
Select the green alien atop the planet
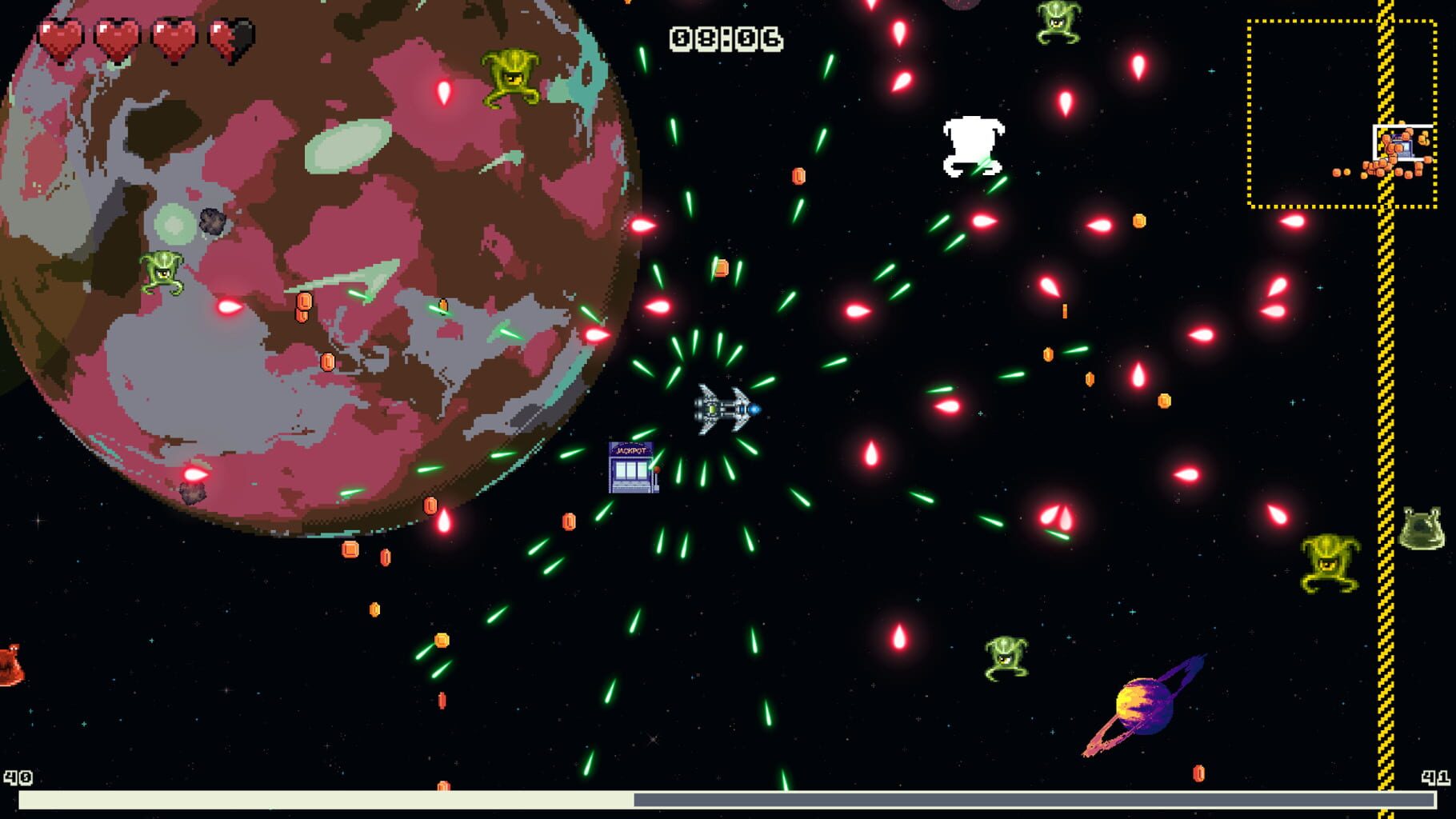pos(510,76)
